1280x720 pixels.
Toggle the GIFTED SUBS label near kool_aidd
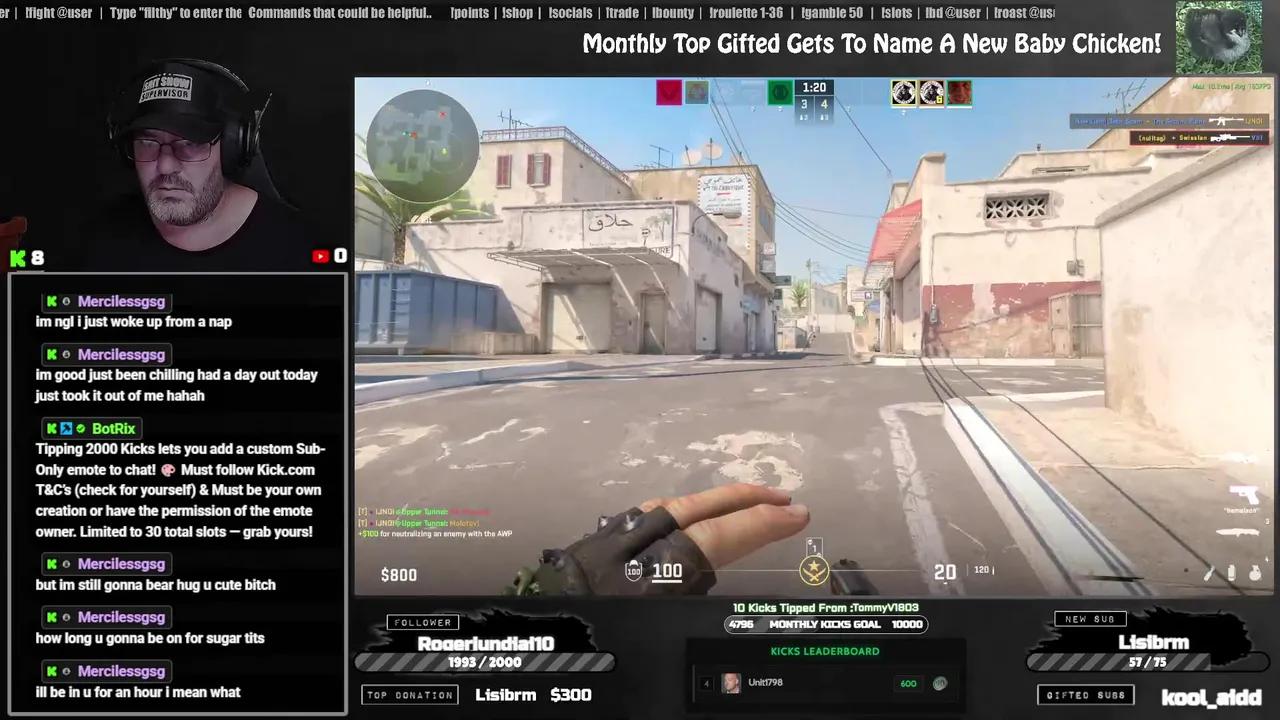(x=1085, y=695)
